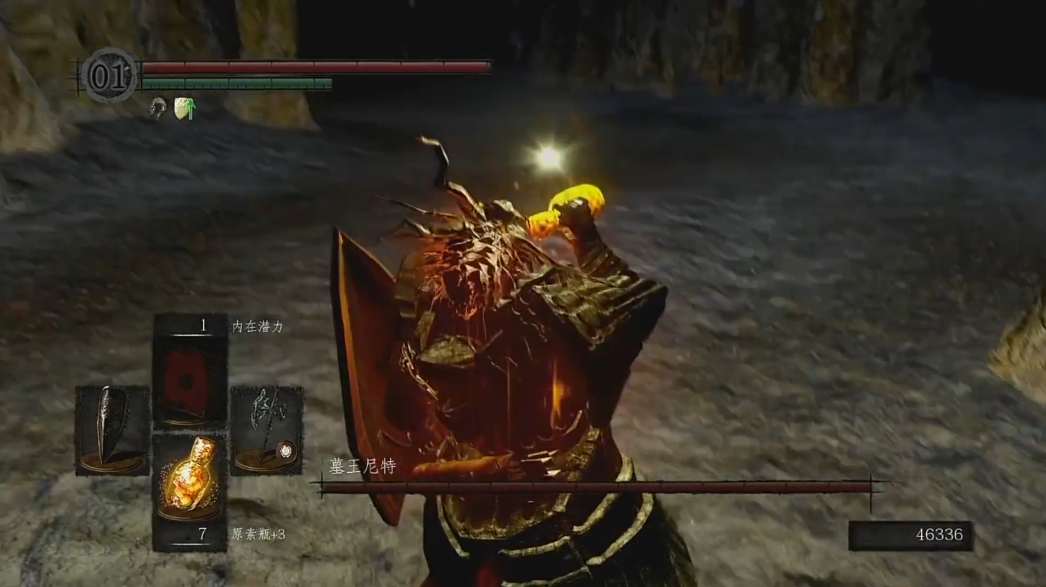
Task: Click the humanity counter medallion
Action: [x=109, y=75]
